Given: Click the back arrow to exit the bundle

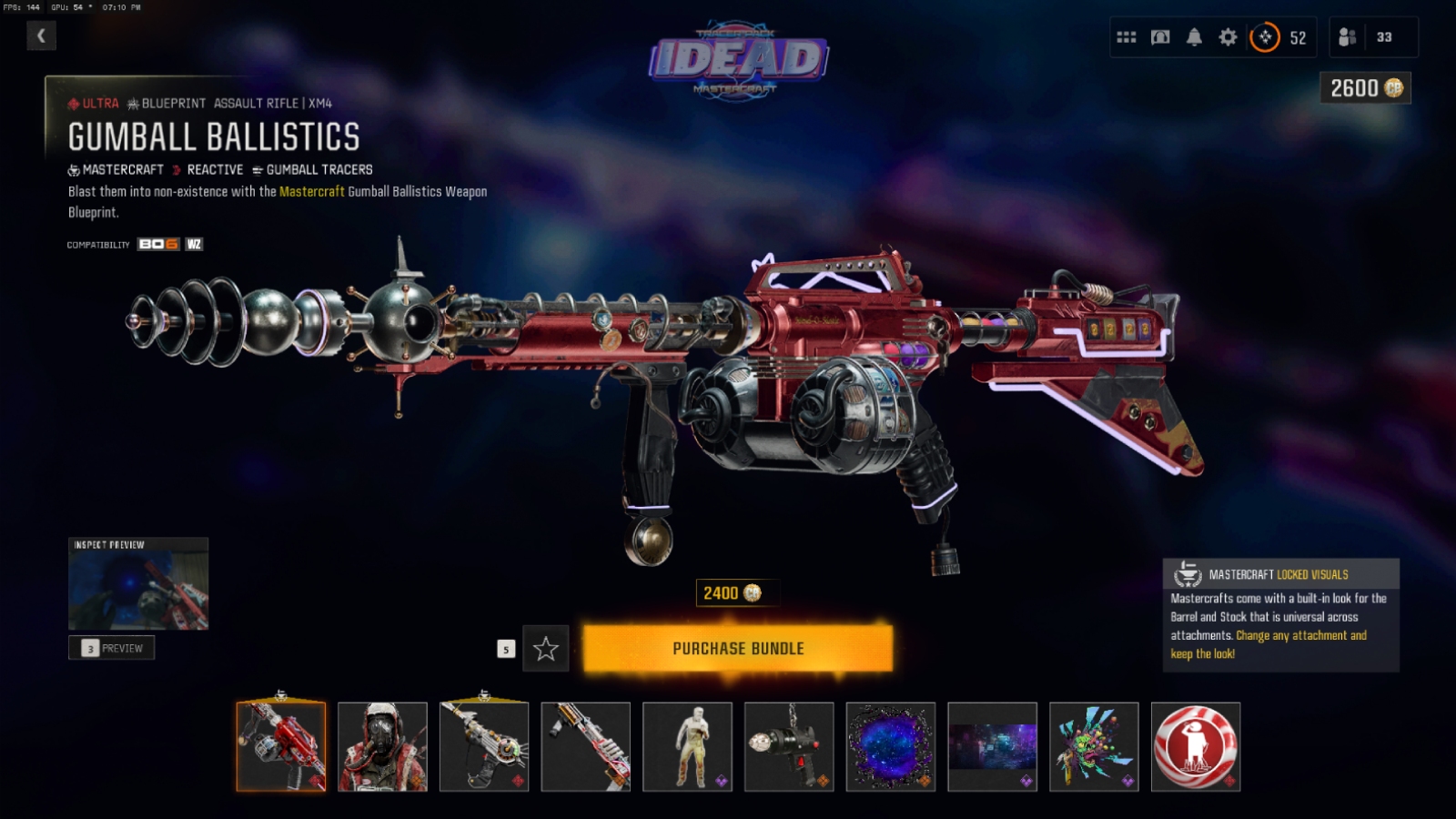Looking at the screenshot, I should point(41,36).
